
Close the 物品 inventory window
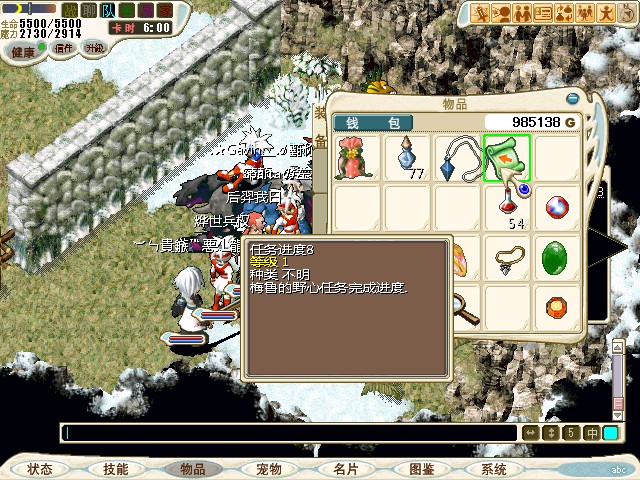[573, 100]
